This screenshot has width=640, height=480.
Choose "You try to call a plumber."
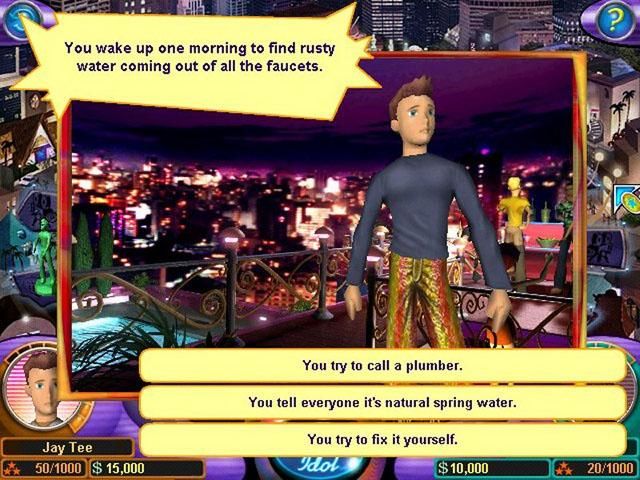382,366
